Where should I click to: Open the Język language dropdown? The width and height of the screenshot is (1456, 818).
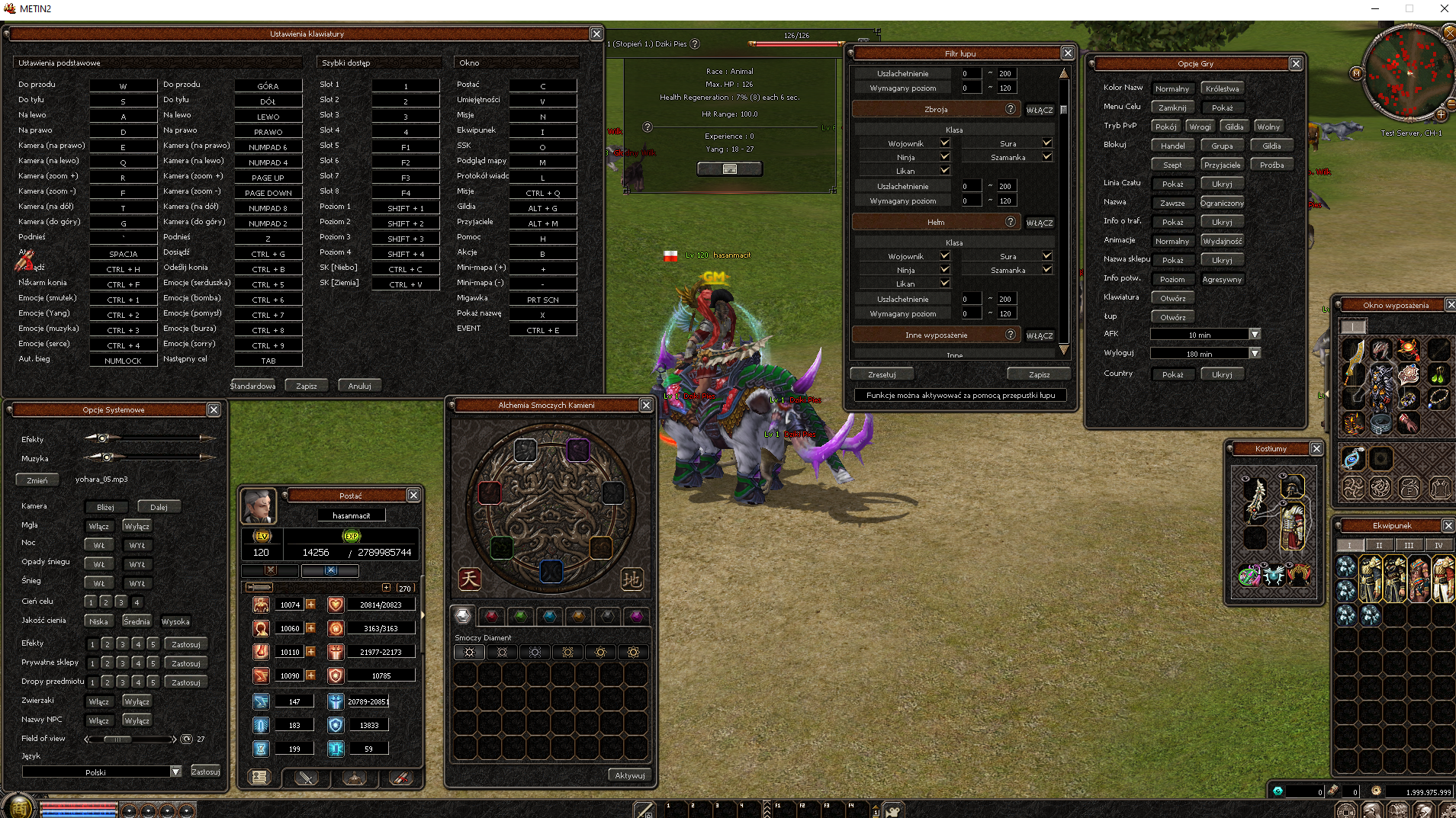click(175, 771)
